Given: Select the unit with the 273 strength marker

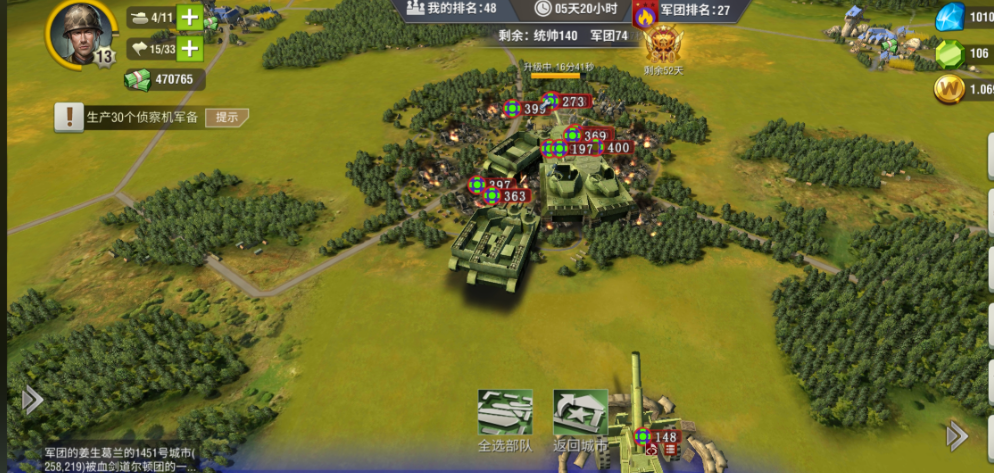Looking at the screenshot, I should click(566, 102).
